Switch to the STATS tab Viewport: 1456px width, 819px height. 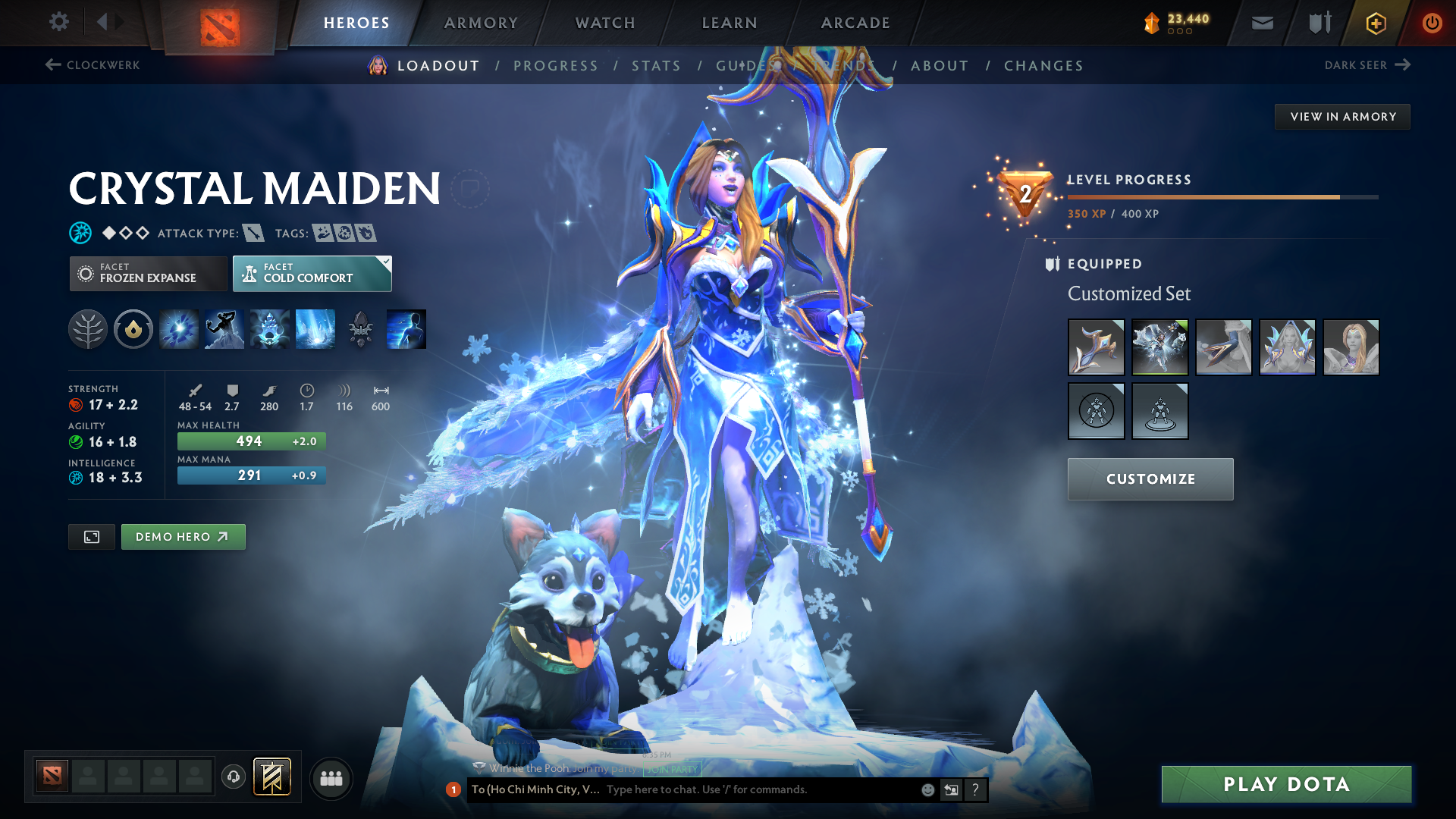pos(656,65)
